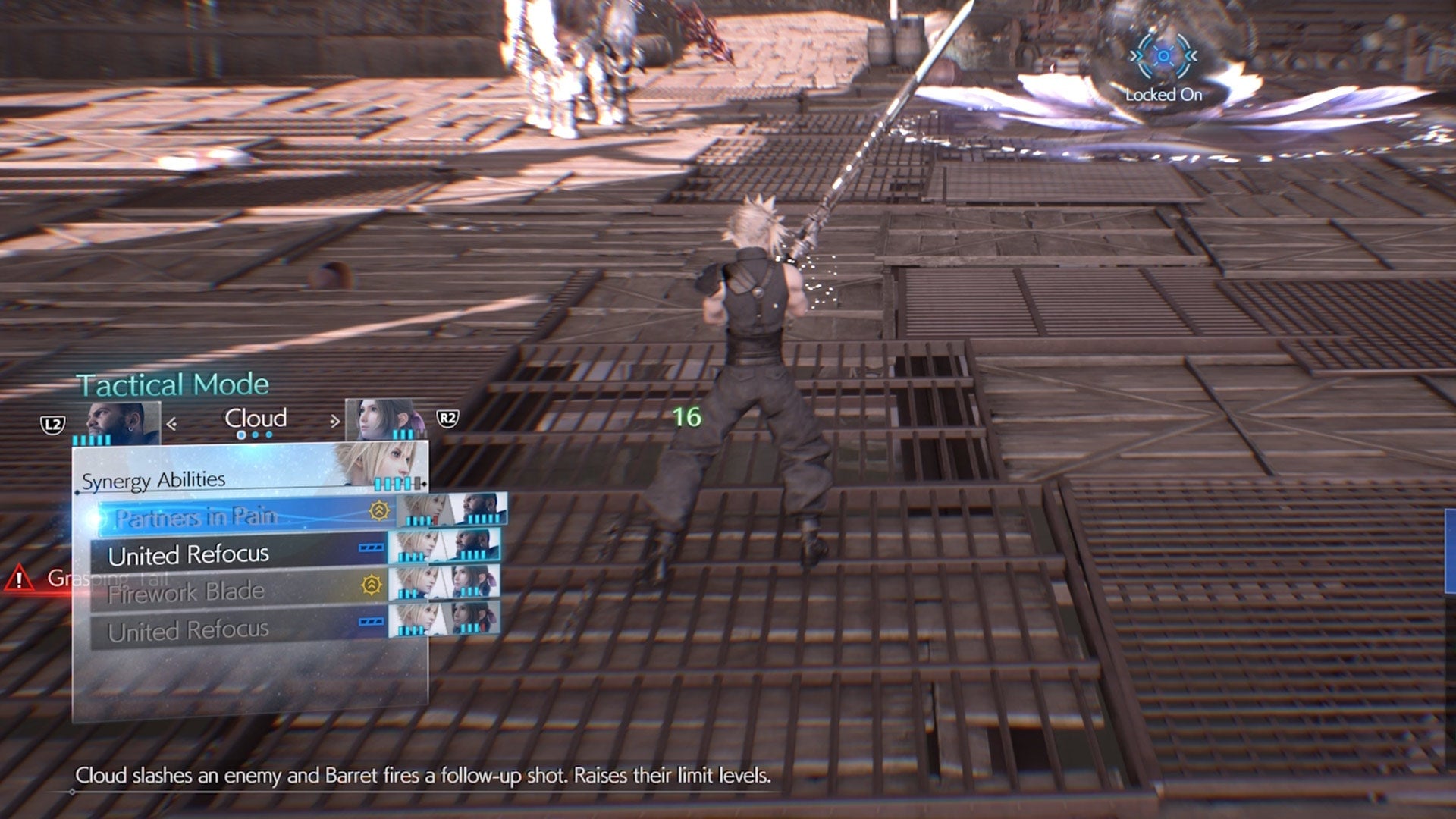The image size is (1456, 819).
Task: Click the blue ATB cost icon on United Refocus
Action: (370, 548)
